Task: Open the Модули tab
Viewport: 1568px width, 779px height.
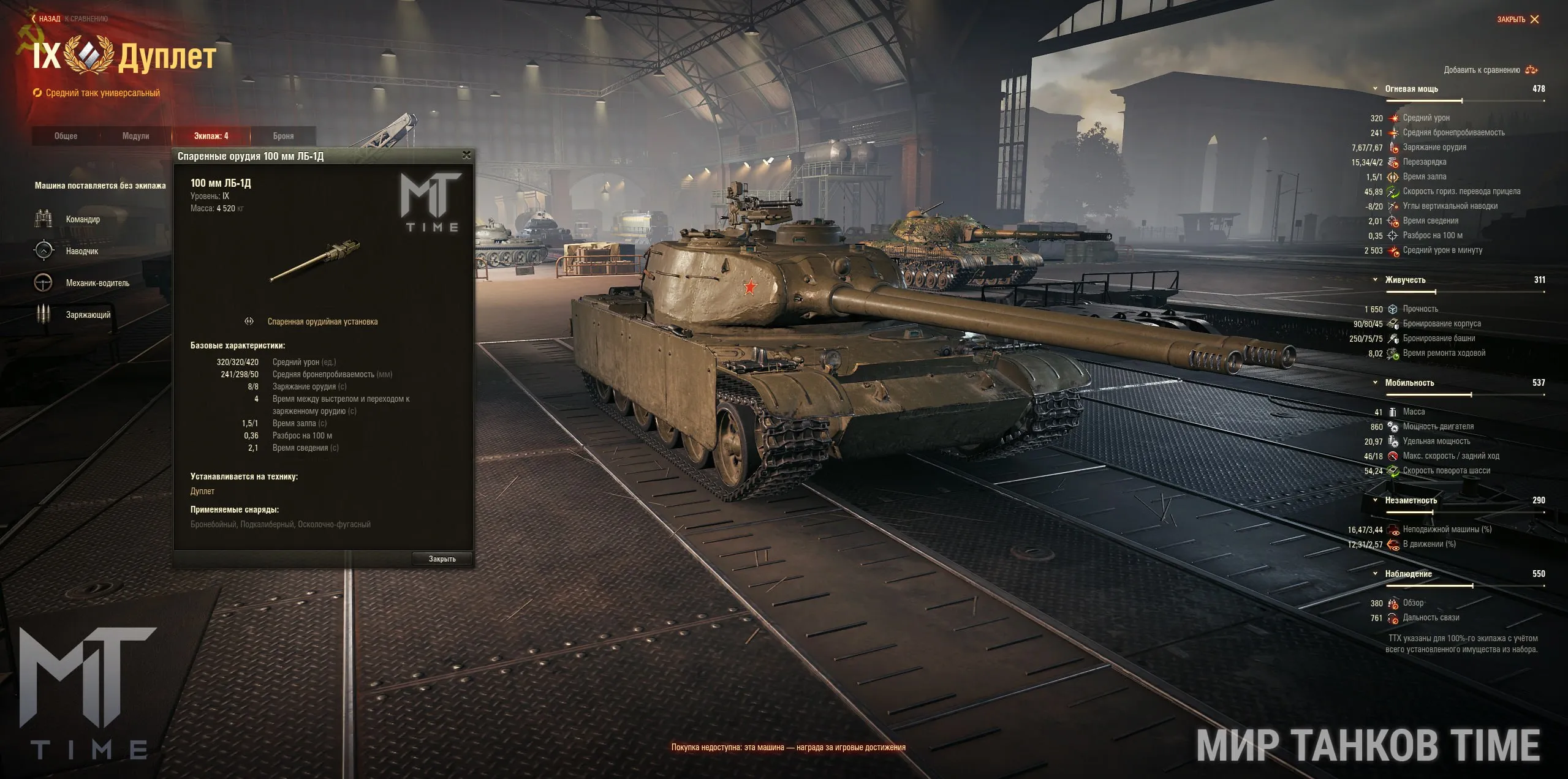Action: click(x=135, y=136)
